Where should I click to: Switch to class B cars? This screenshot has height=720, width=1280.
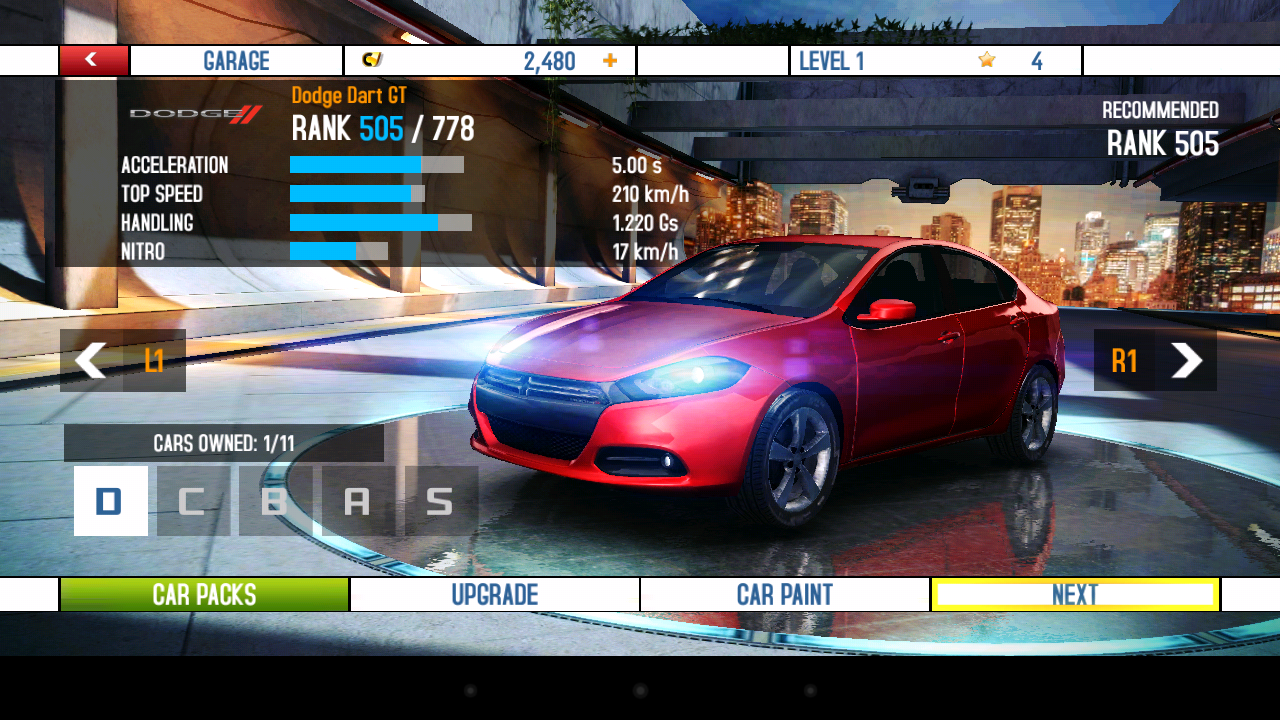coord(274,501)
